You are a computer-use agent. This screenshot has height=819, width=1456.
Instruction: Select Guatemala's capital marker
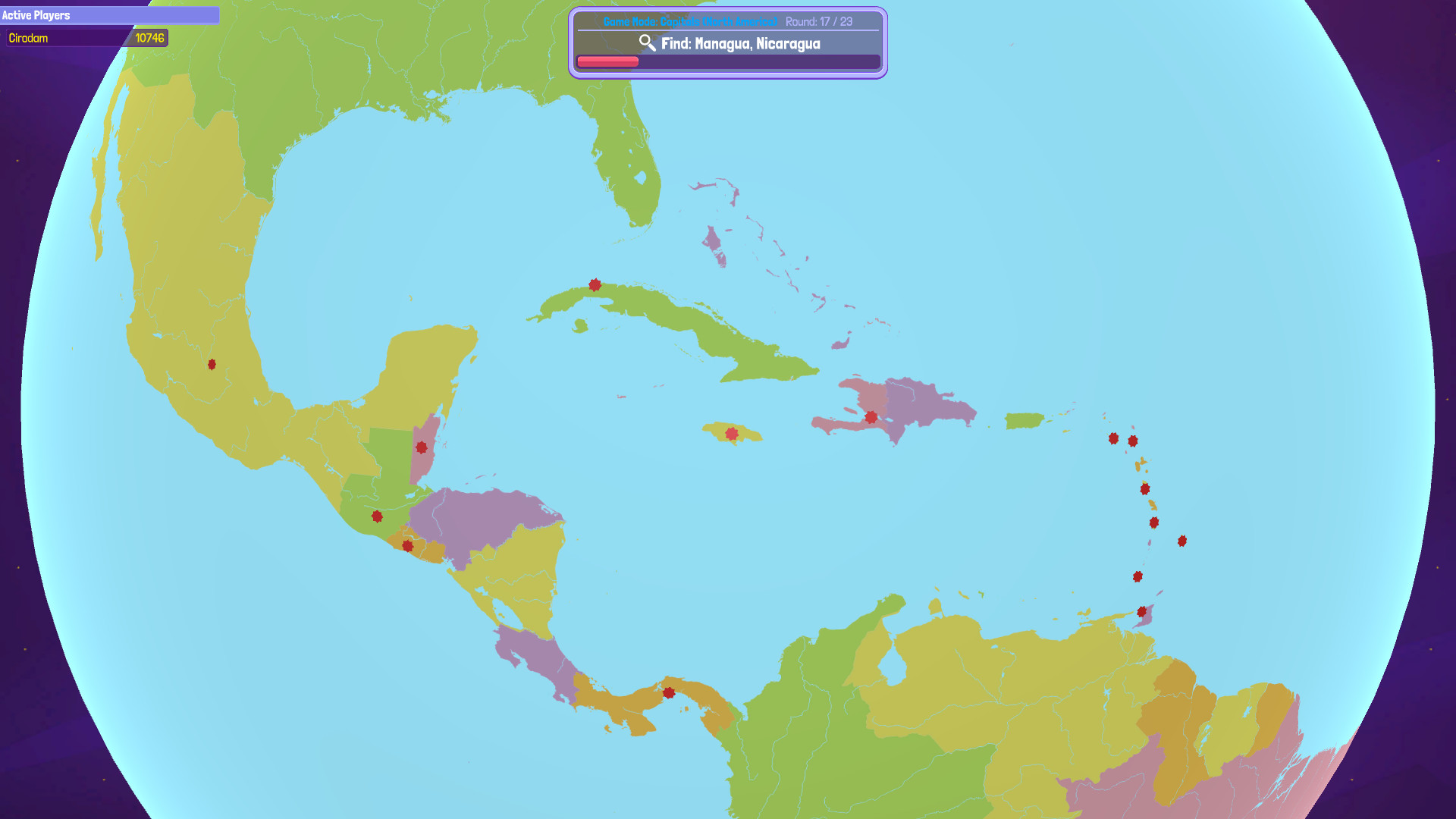click(x=375, y=516)
